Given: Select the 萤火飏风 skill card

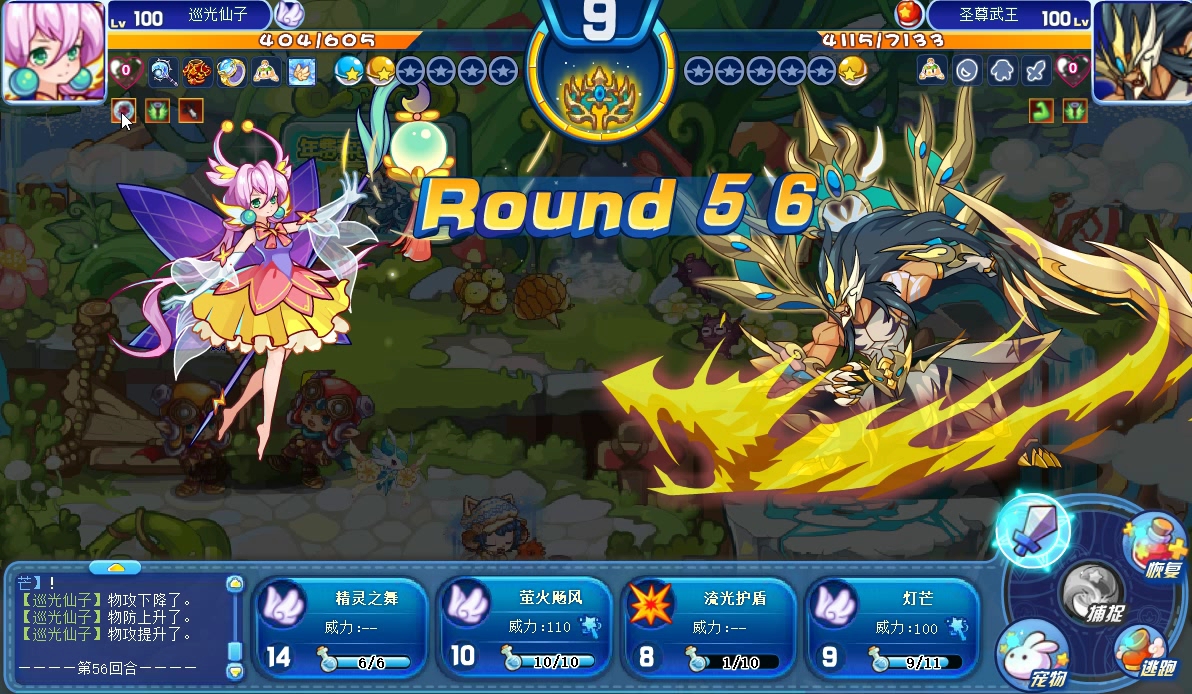Looking at the screenshot, I should [524, 628].
